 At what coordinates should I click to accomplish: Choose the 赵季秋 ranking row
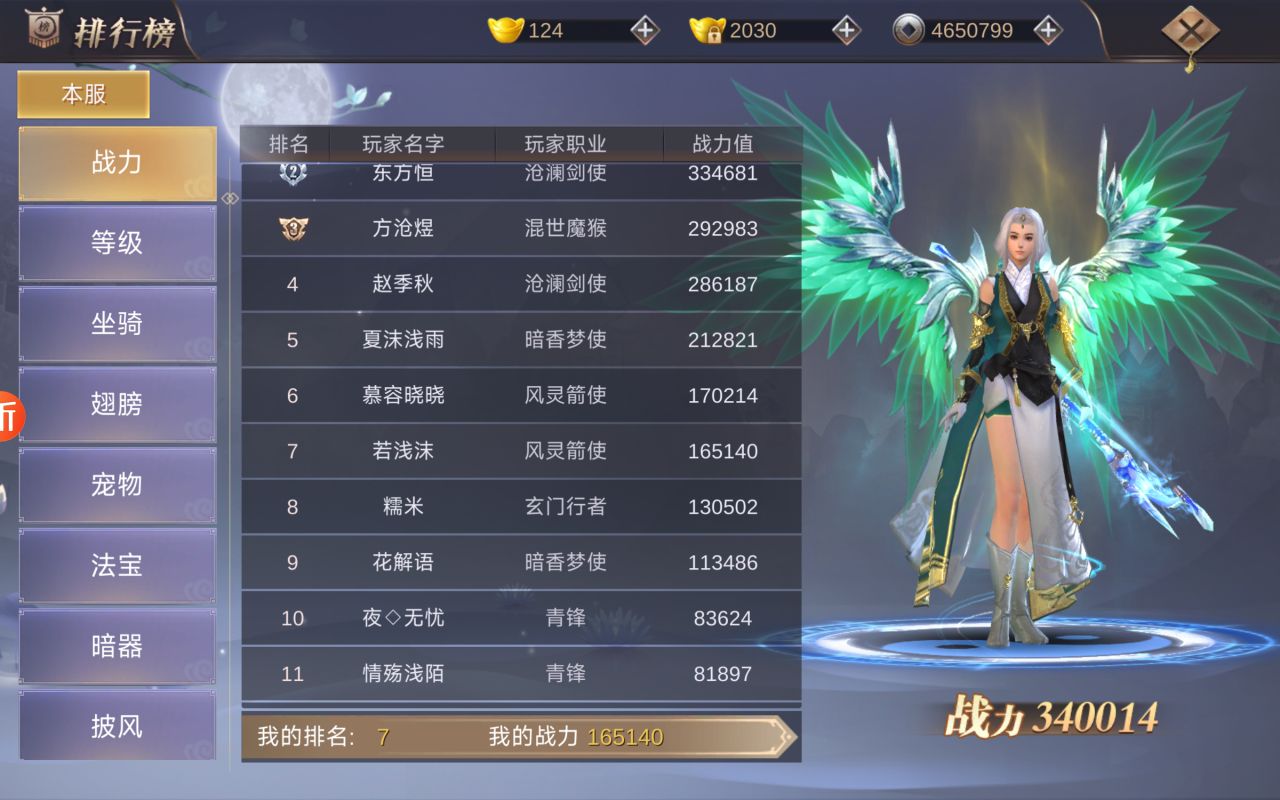click(x=520, y=285)
